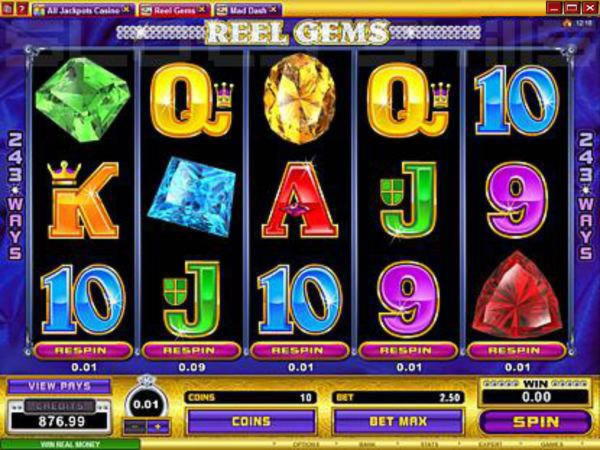The height and width of the screenshot is (450, 600).
Task: Close the Reel Gems tab
Action: (x=203, y=9)
